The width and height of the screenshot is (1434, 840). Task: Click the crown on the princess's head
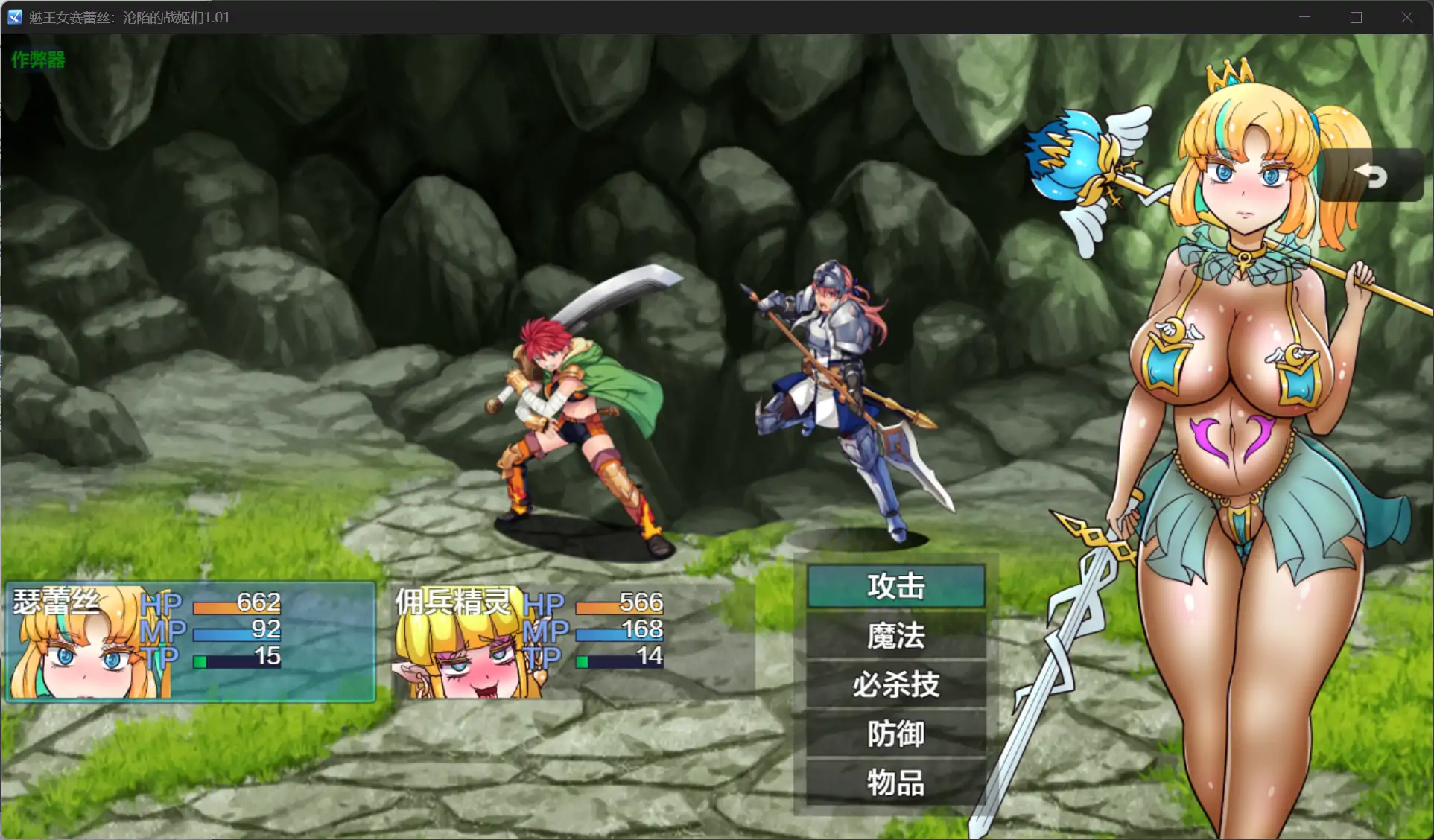point(1229,78)
